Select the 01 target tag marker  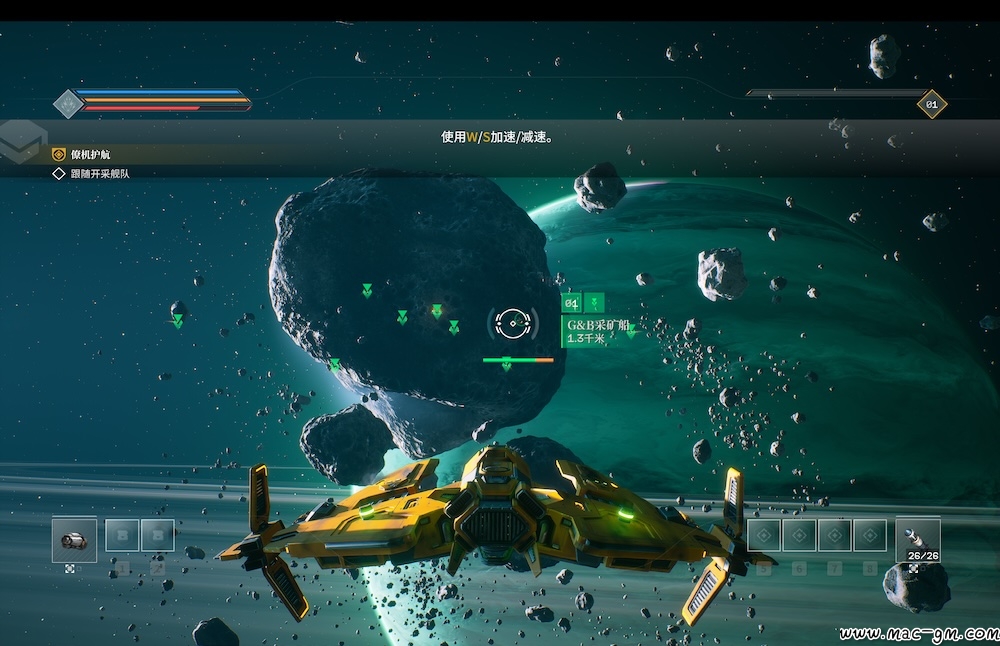(572, 303)
